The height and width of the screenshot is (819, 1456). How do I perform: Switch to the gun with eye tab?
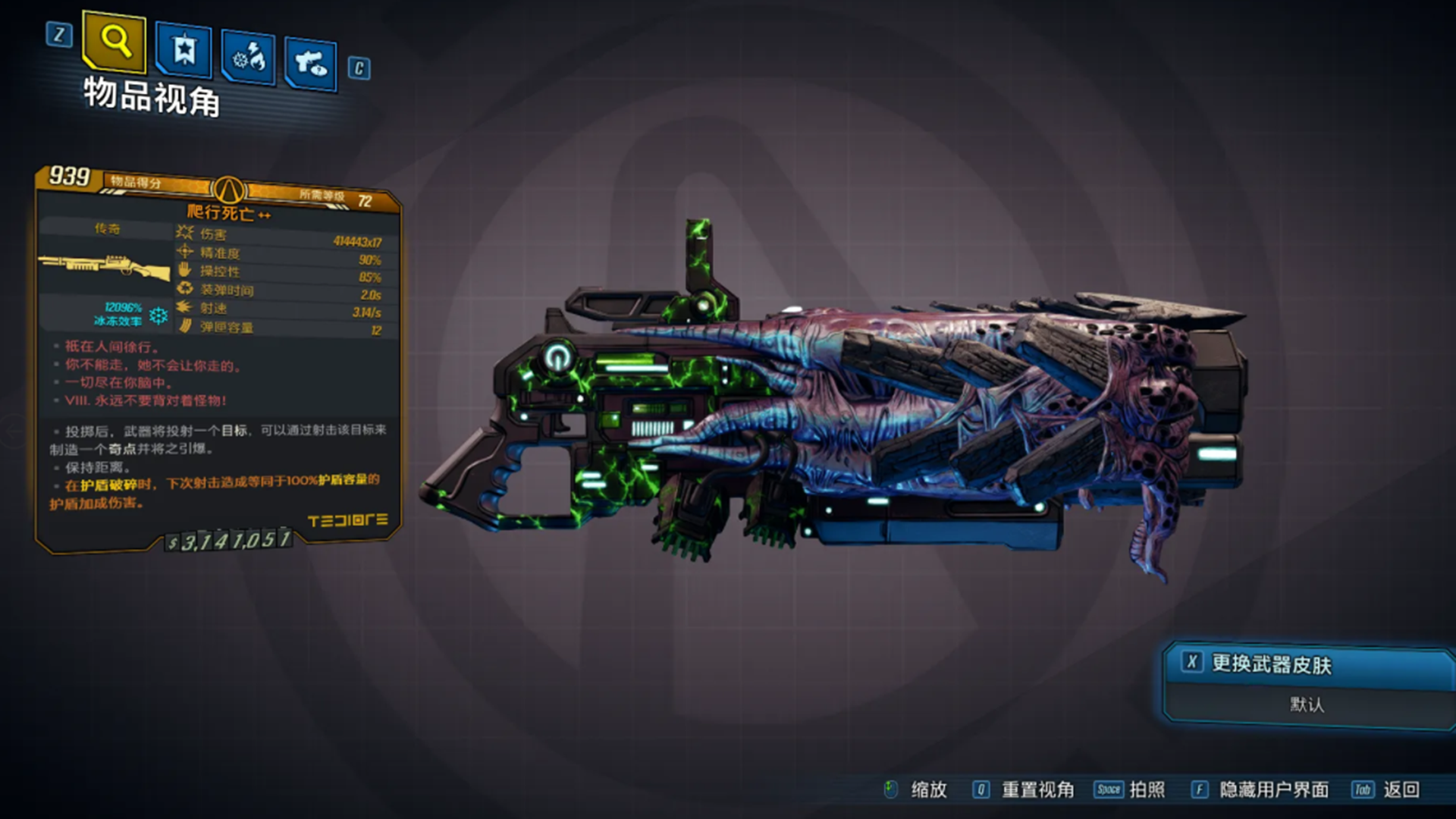311,64
